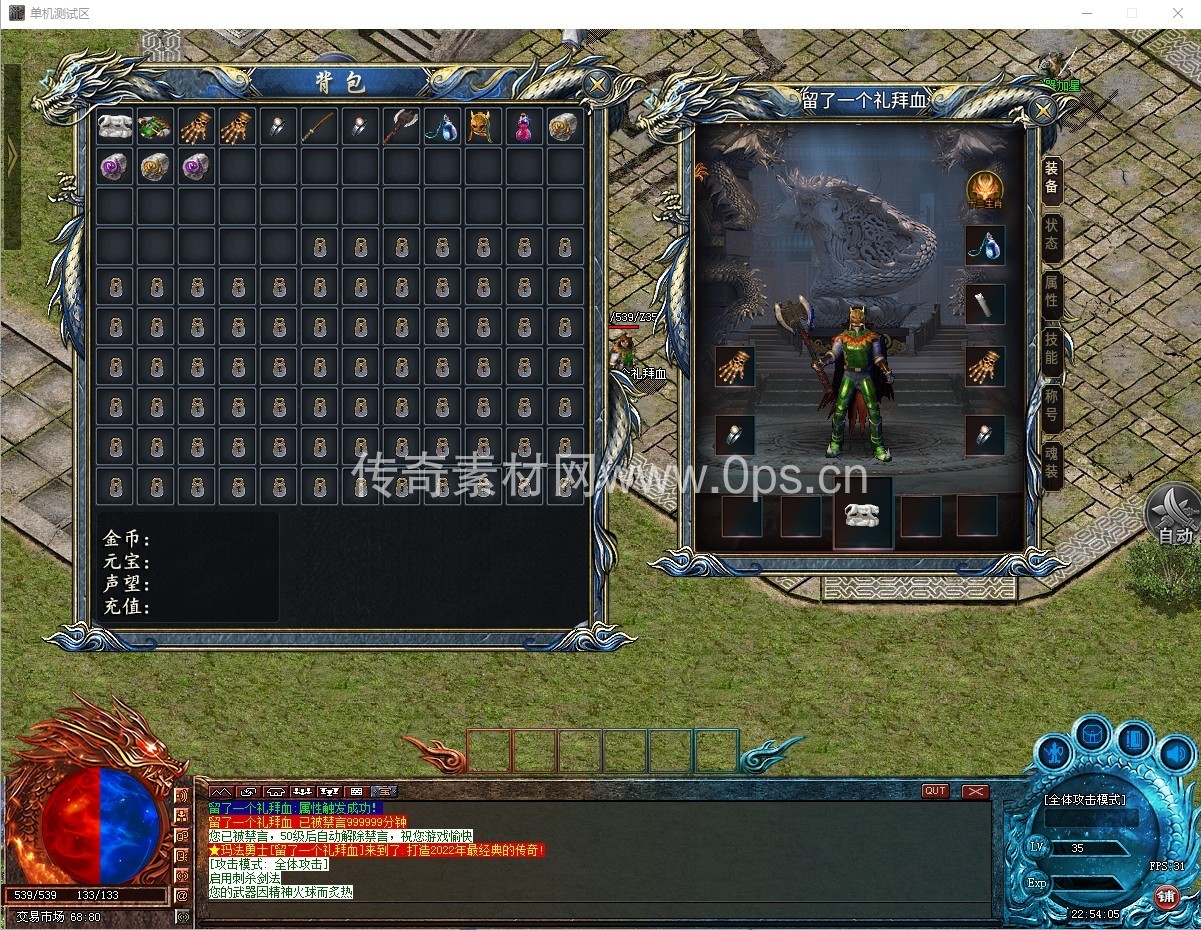Close the chat panel with the red X
This screenshot has height=930, width=1201.
[975, 791]
